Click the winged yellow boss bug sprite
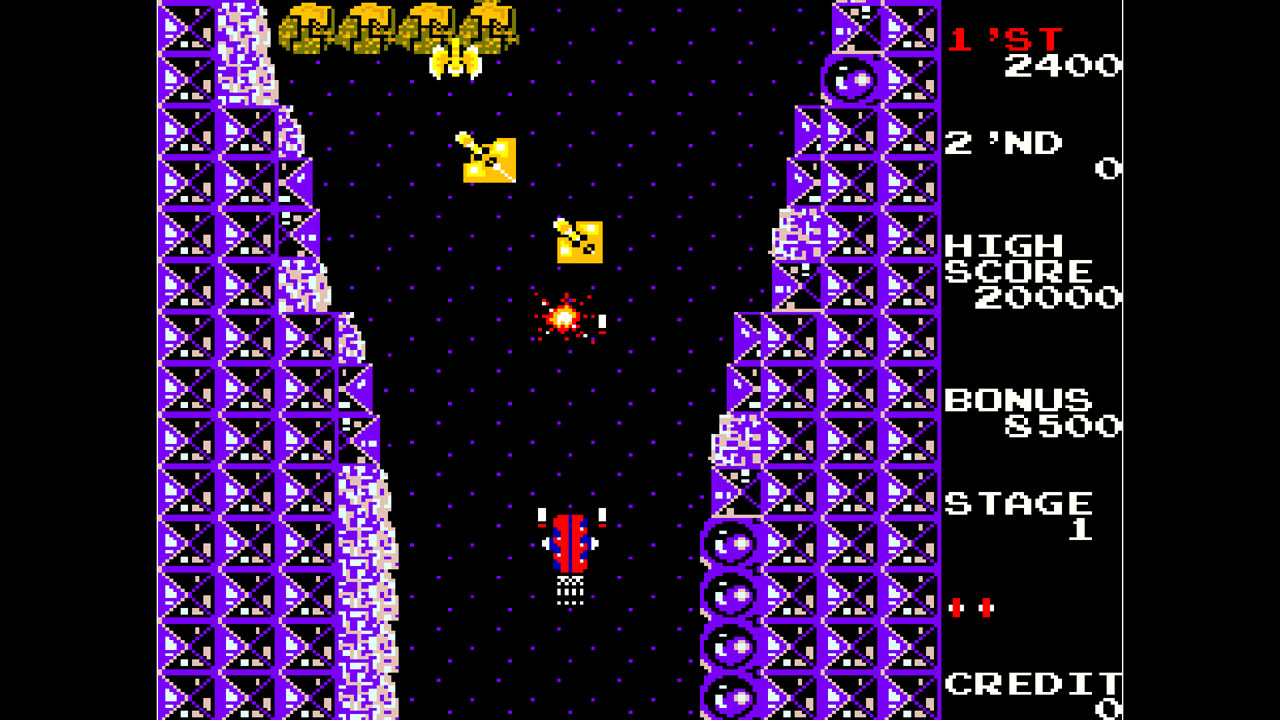This screenshot has height=720, width=1280. (x=455, y=60)
